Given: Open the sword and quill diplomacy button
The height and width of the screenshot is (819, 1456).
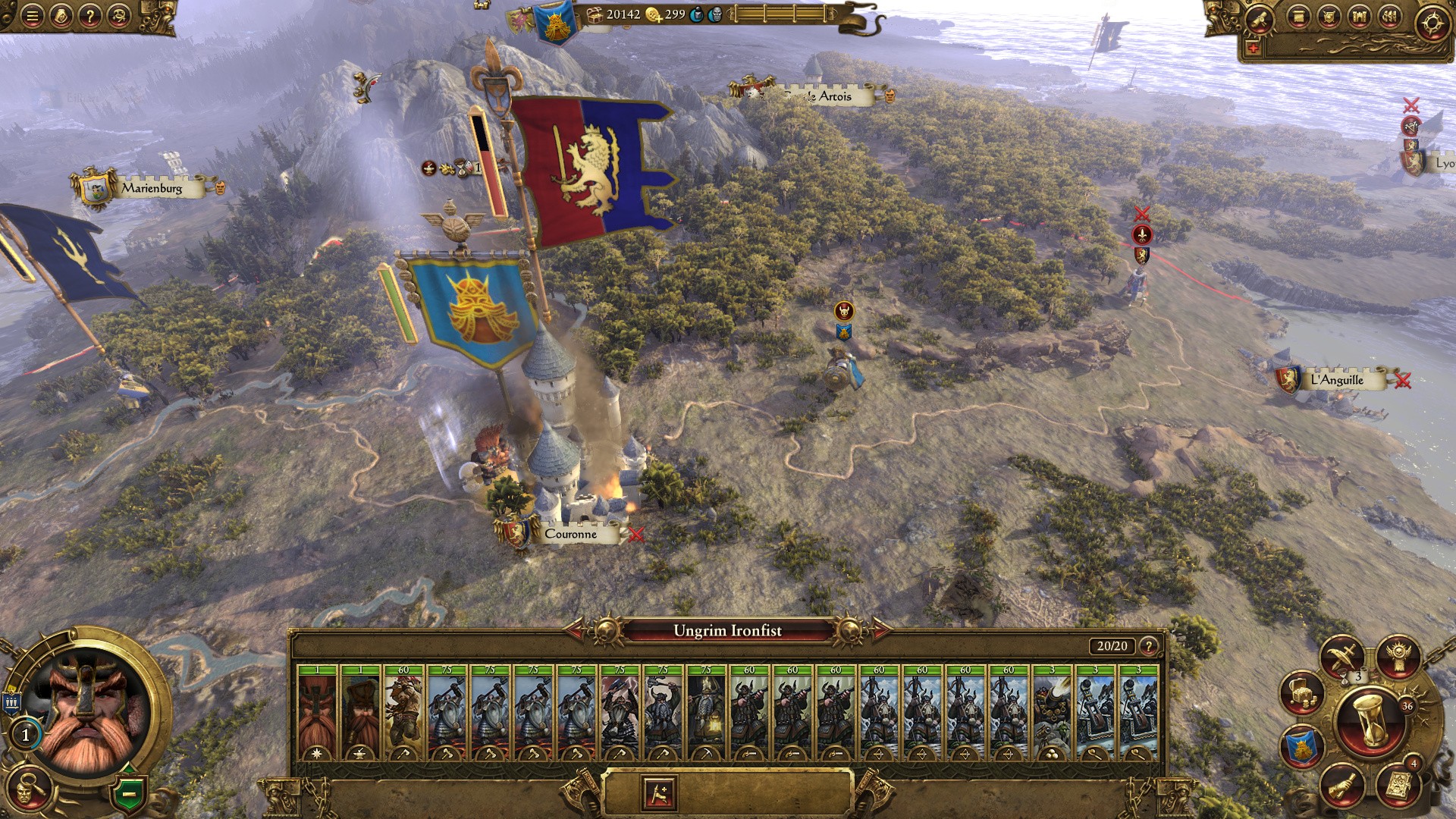Looking at the screenshot, I should point(1342,656).
